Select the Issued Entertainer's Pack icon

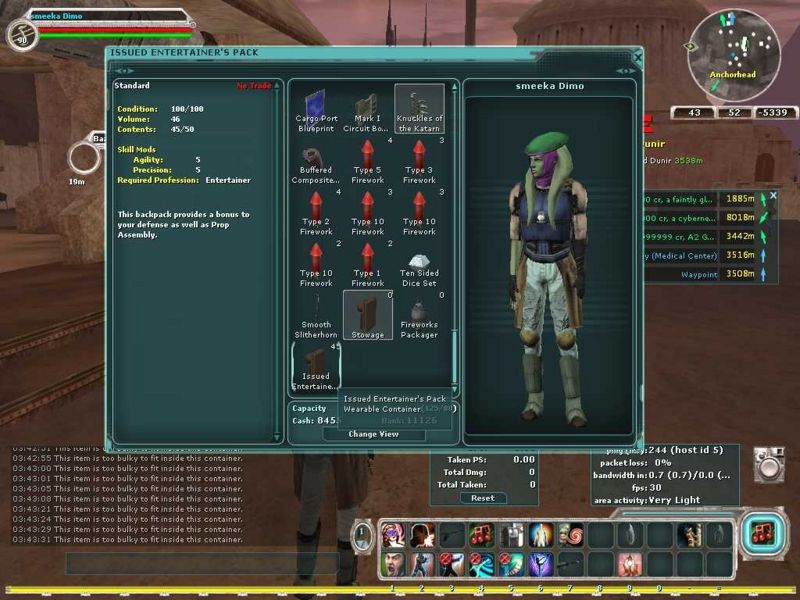tap(315, 368)
